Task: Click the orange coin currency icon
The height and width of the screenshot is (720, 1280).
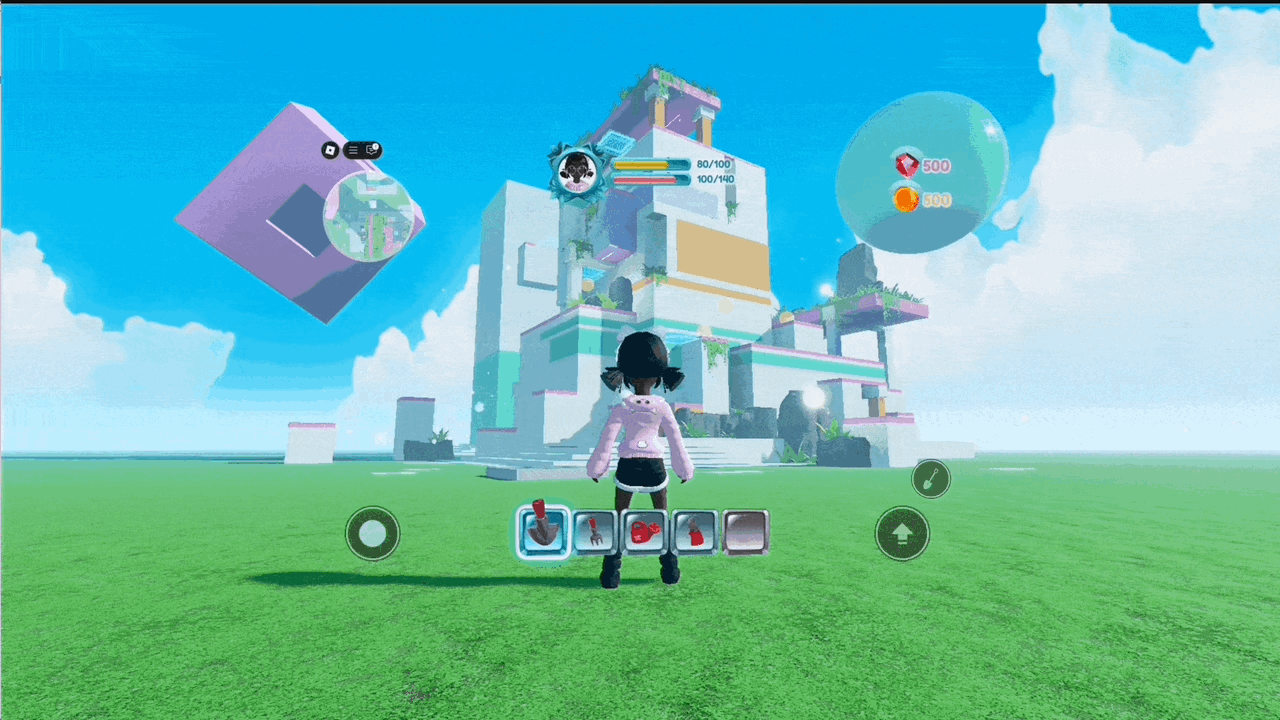Action: [906, 199]
